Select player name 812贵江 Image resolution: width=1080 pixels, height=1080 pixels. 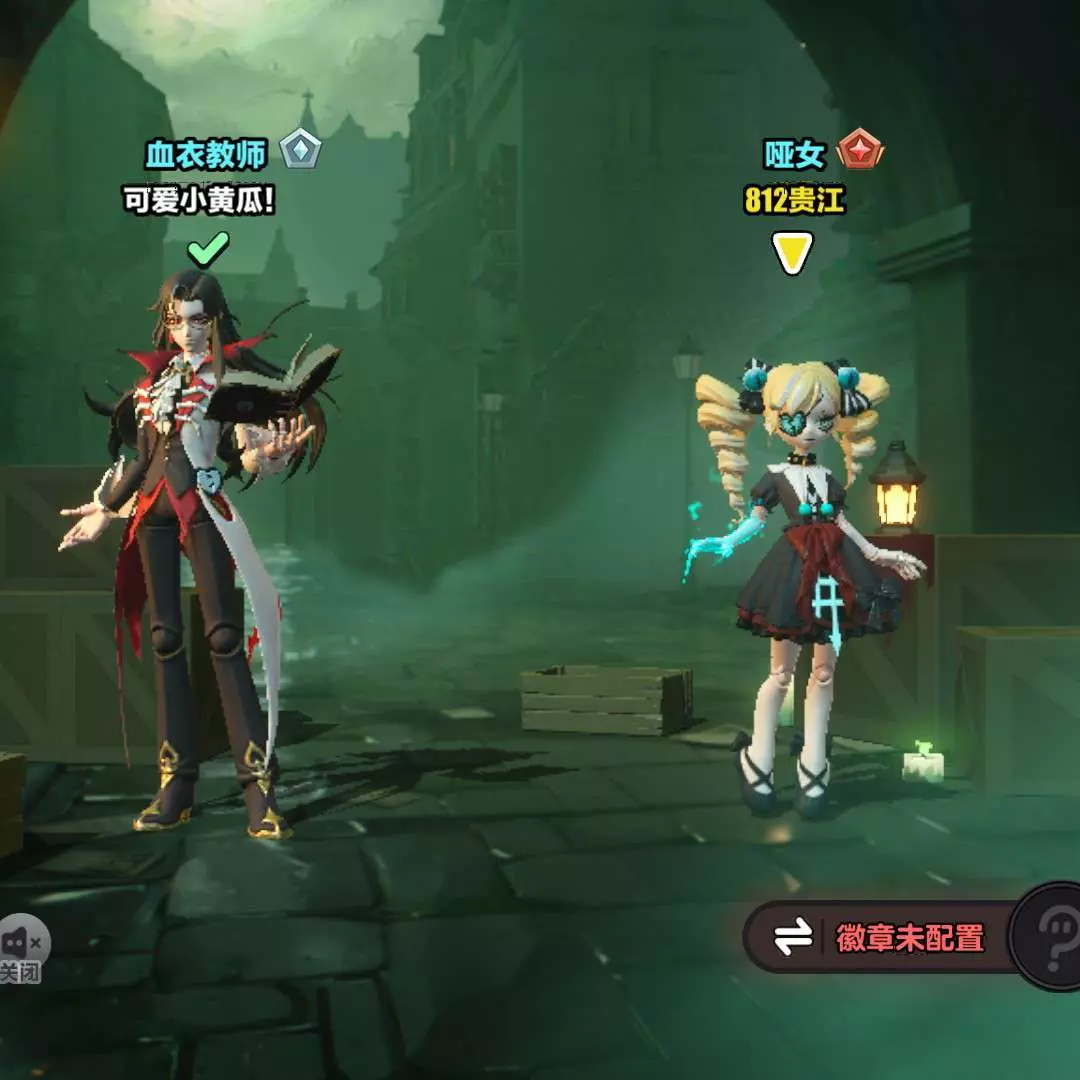(794, 201)
